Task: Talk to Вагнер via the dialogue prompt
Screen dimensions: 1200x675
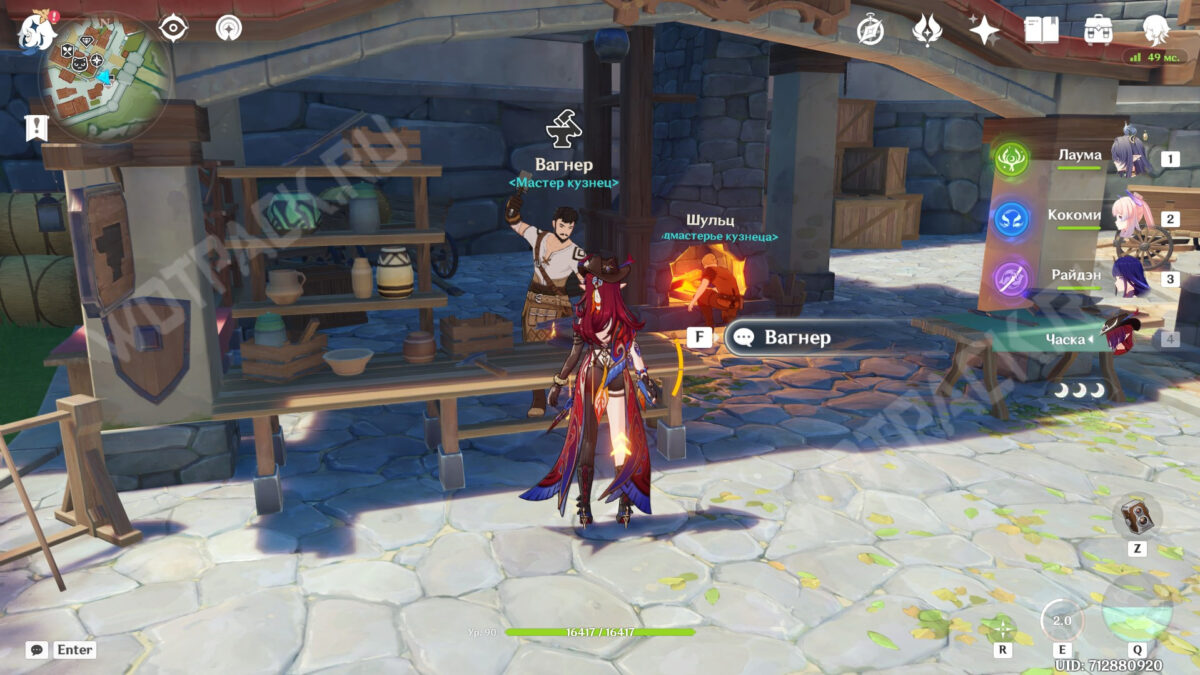Action: tap(796, 337)
